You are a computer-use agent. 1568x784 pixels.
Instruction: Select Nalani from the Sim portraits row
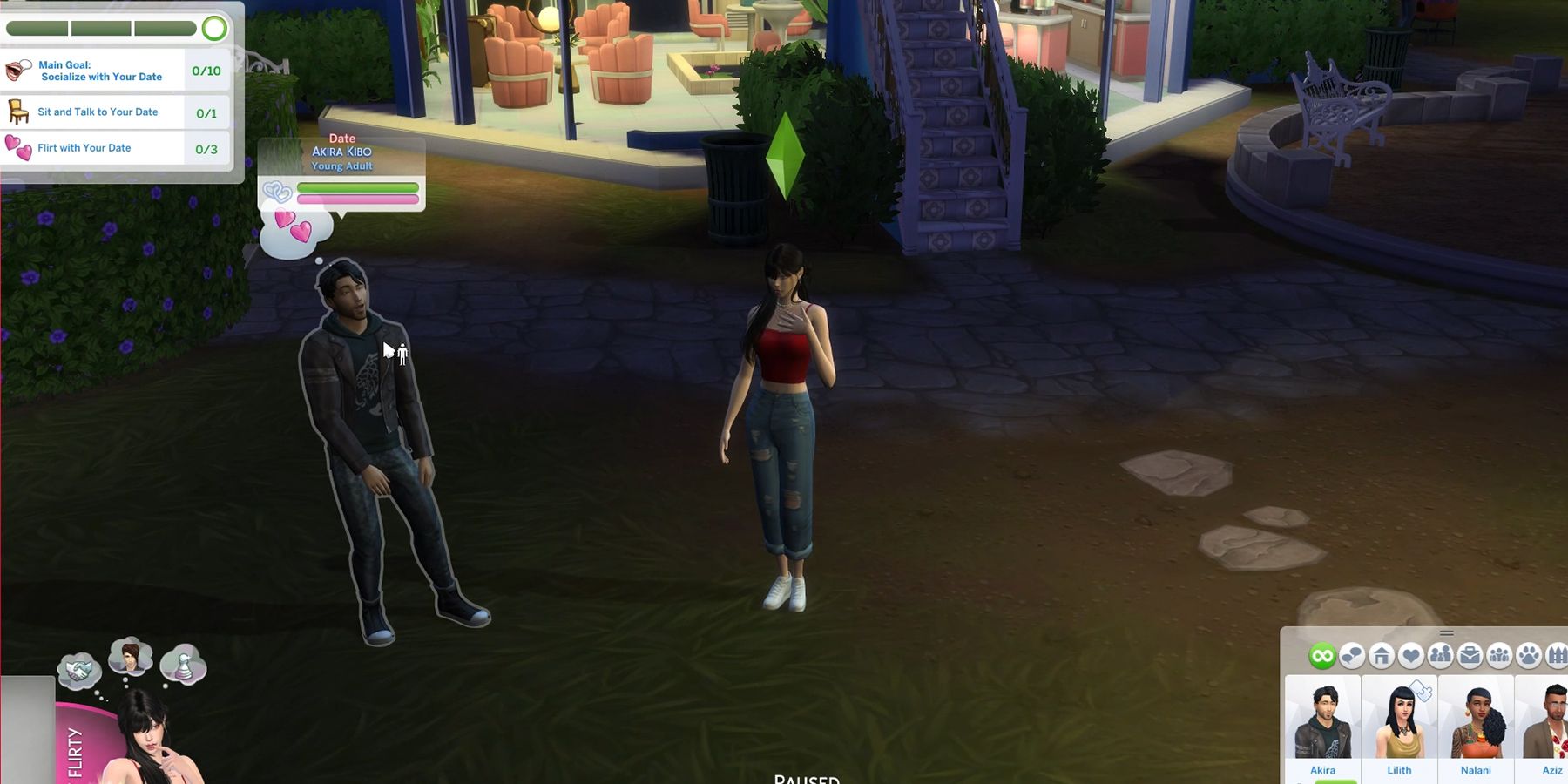pos(1477,725)
